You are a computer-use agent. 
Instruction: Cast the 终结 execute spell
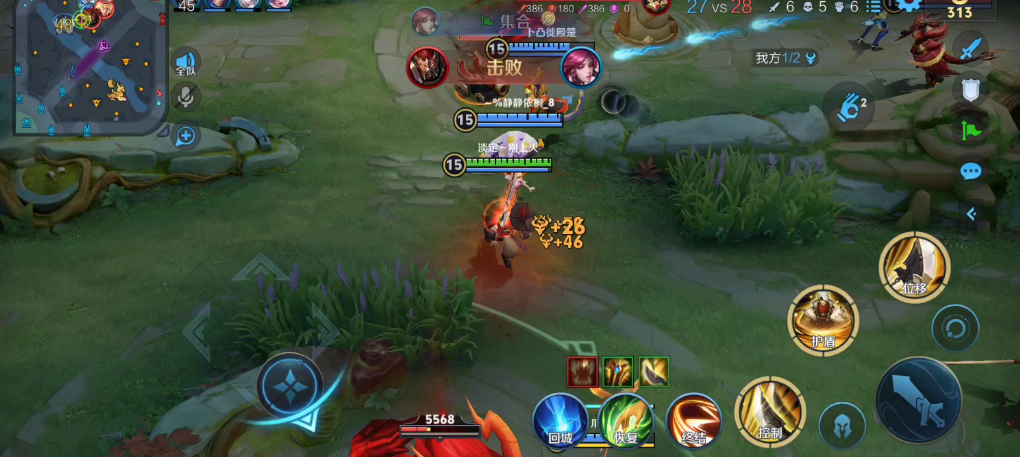pyautogui.click(x=693, y=420)
